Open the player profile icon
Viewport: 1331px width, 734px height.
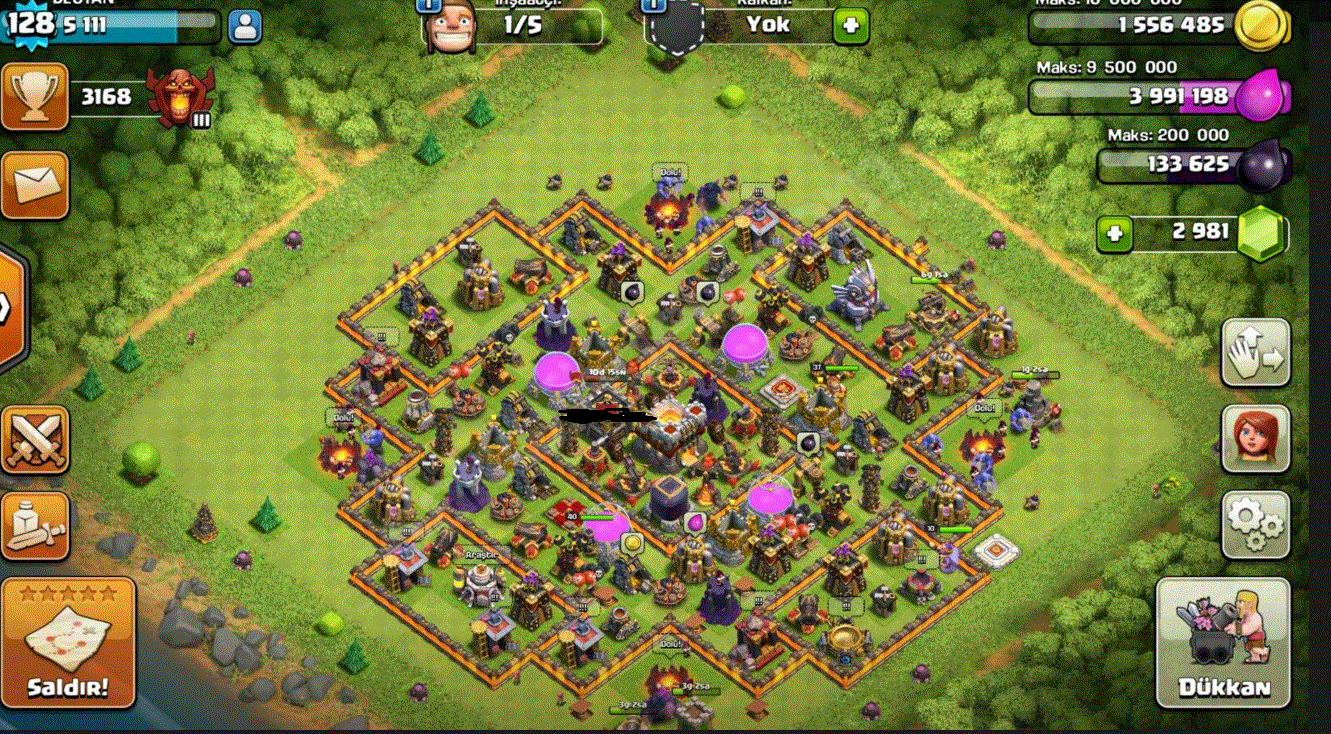244,26
